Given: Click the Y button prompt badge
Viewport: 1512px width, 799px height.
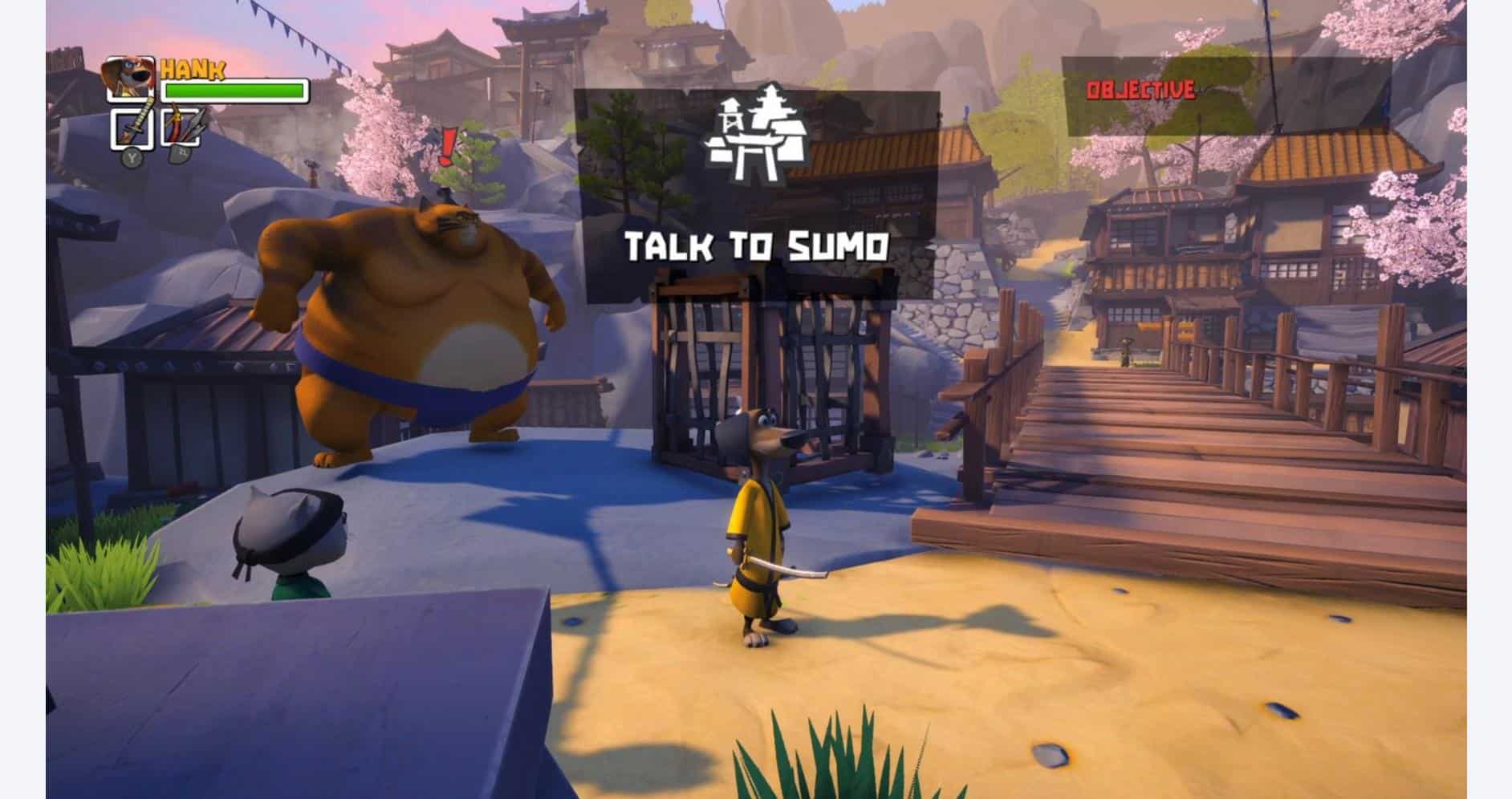Looking at the screenshot, I should pyautogui.click(x=132, y=159).
